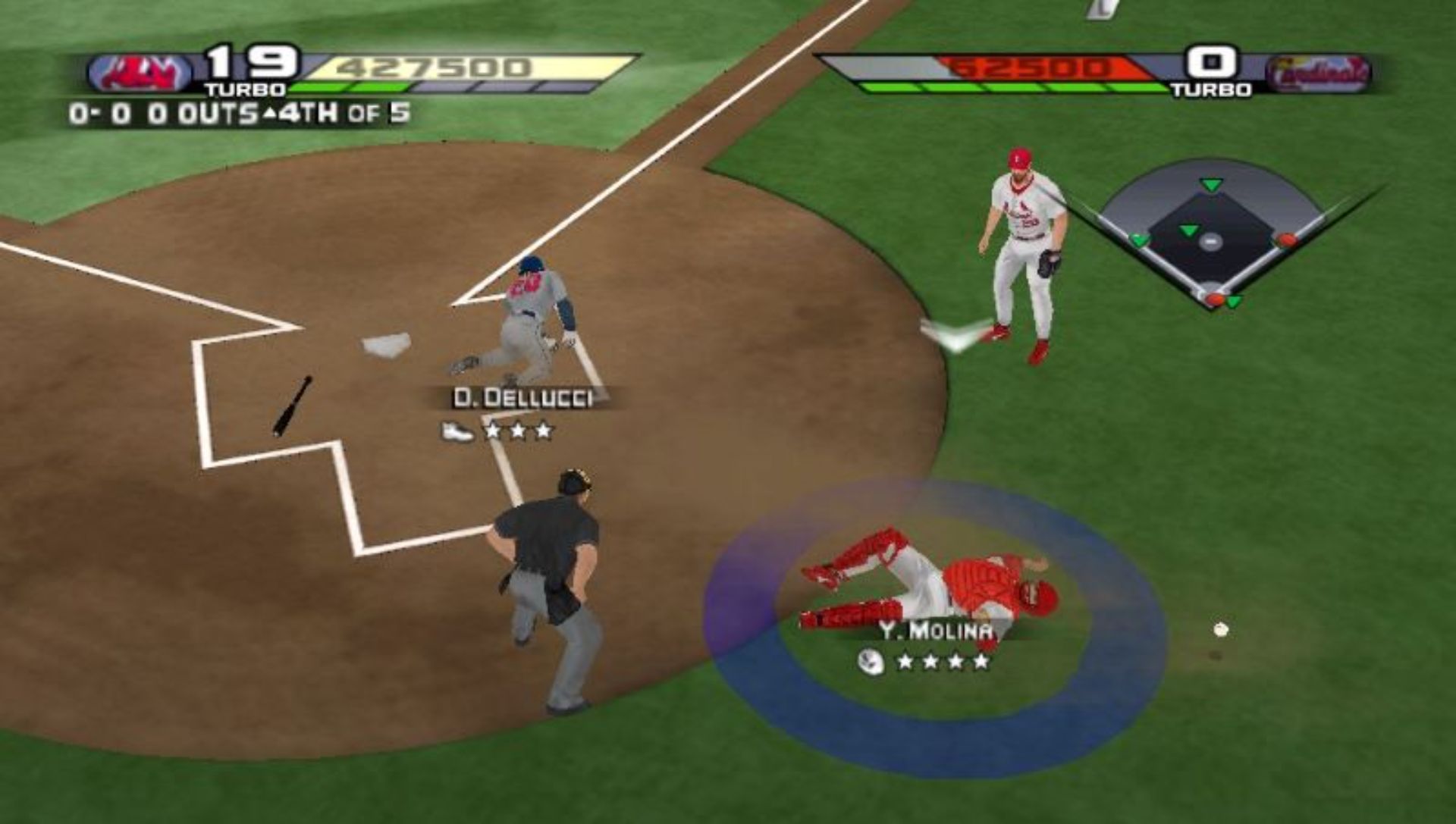Screen dimensions: 1456x824
Task: Click the Y. Molina player name tag
Action: (x=935, y=630)
